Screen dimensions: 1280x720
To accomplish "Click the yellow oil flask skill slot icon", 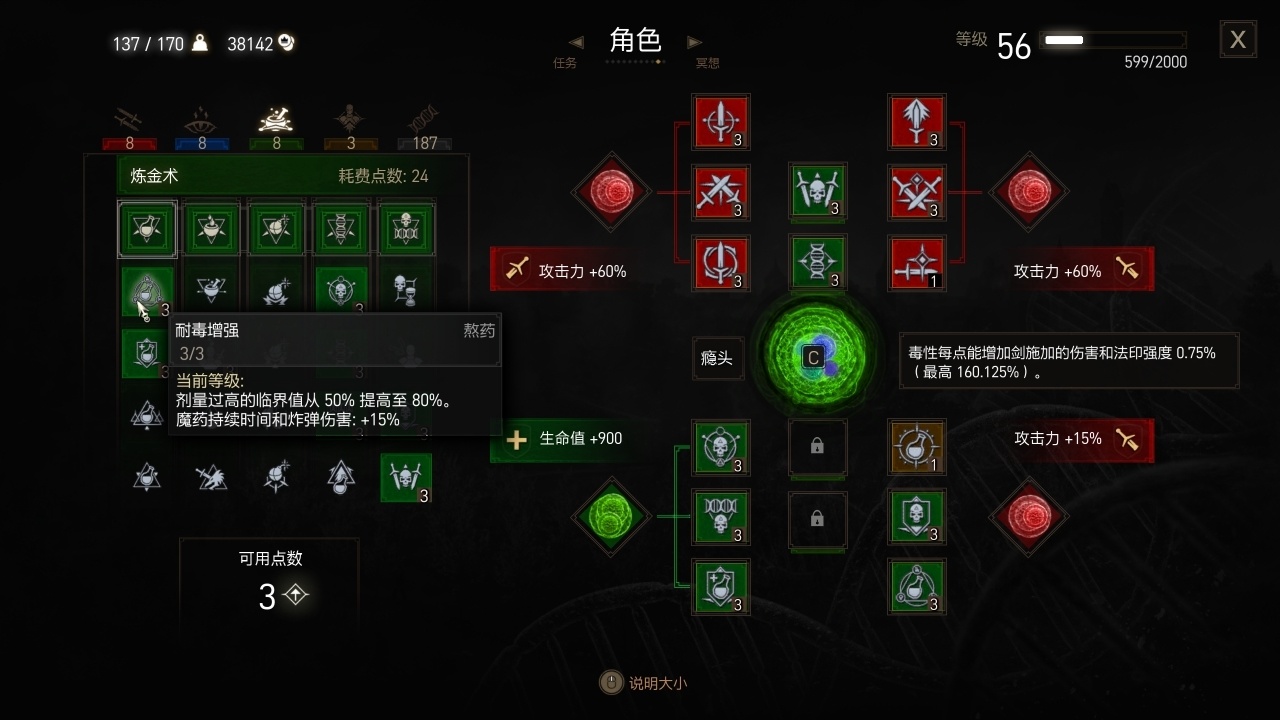I will [917, 448].
